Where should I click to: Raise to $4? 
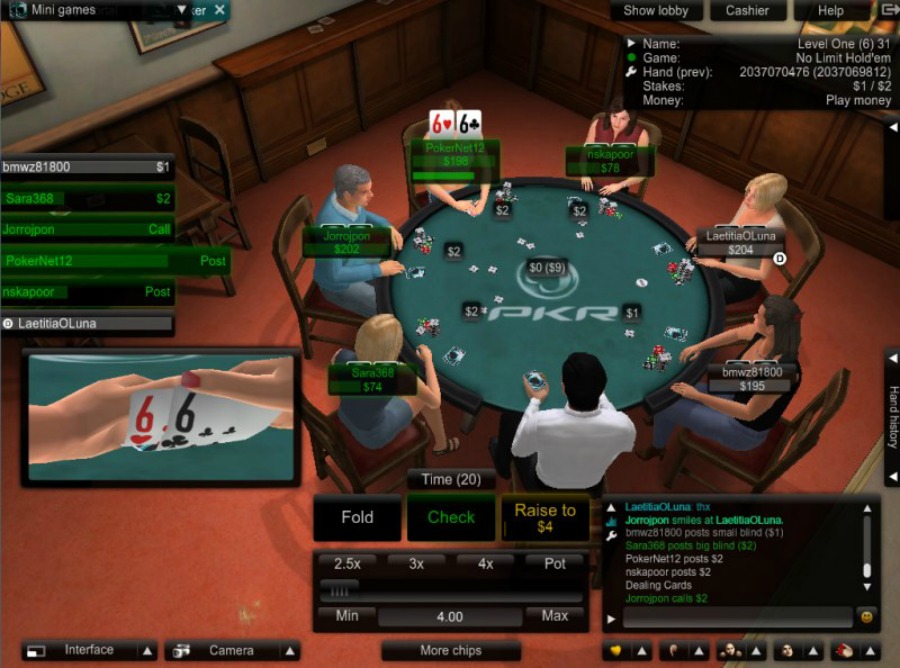(544, 518)
